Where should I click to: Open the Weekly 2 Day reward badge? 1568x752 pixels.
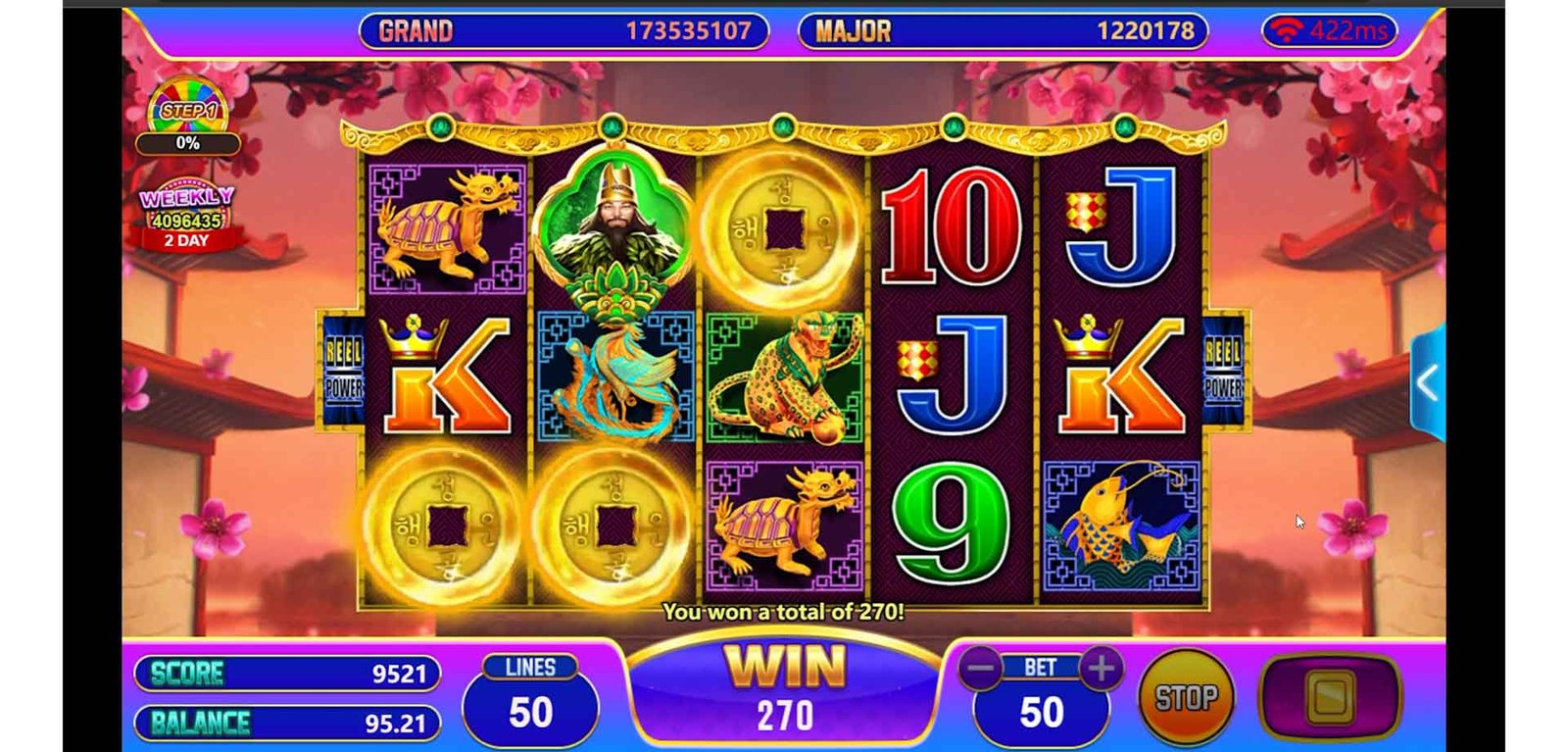[x=186, y=218]
